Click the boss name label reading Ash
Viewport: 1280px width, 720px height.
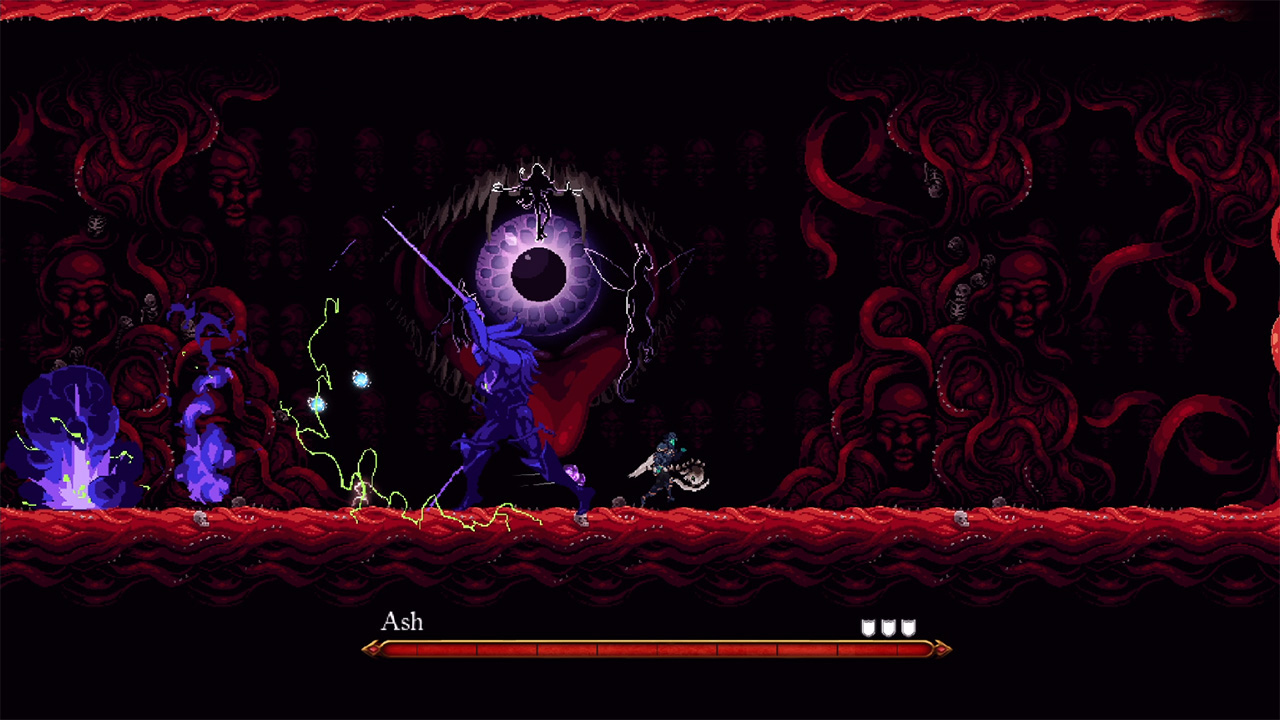pos(402,622)
